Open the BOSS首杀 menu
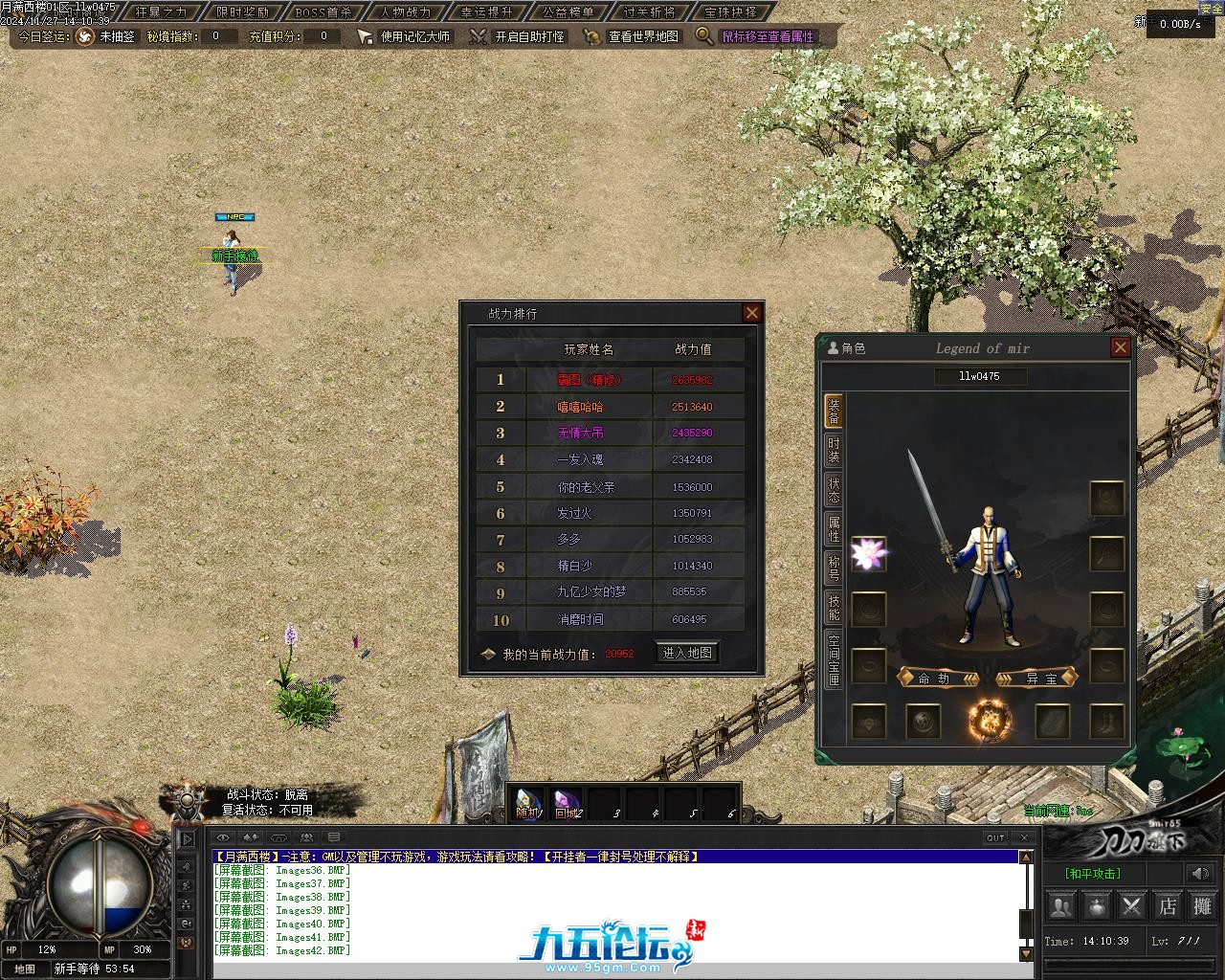Viewport: 1225px width, 980px height. pos(323,12)
